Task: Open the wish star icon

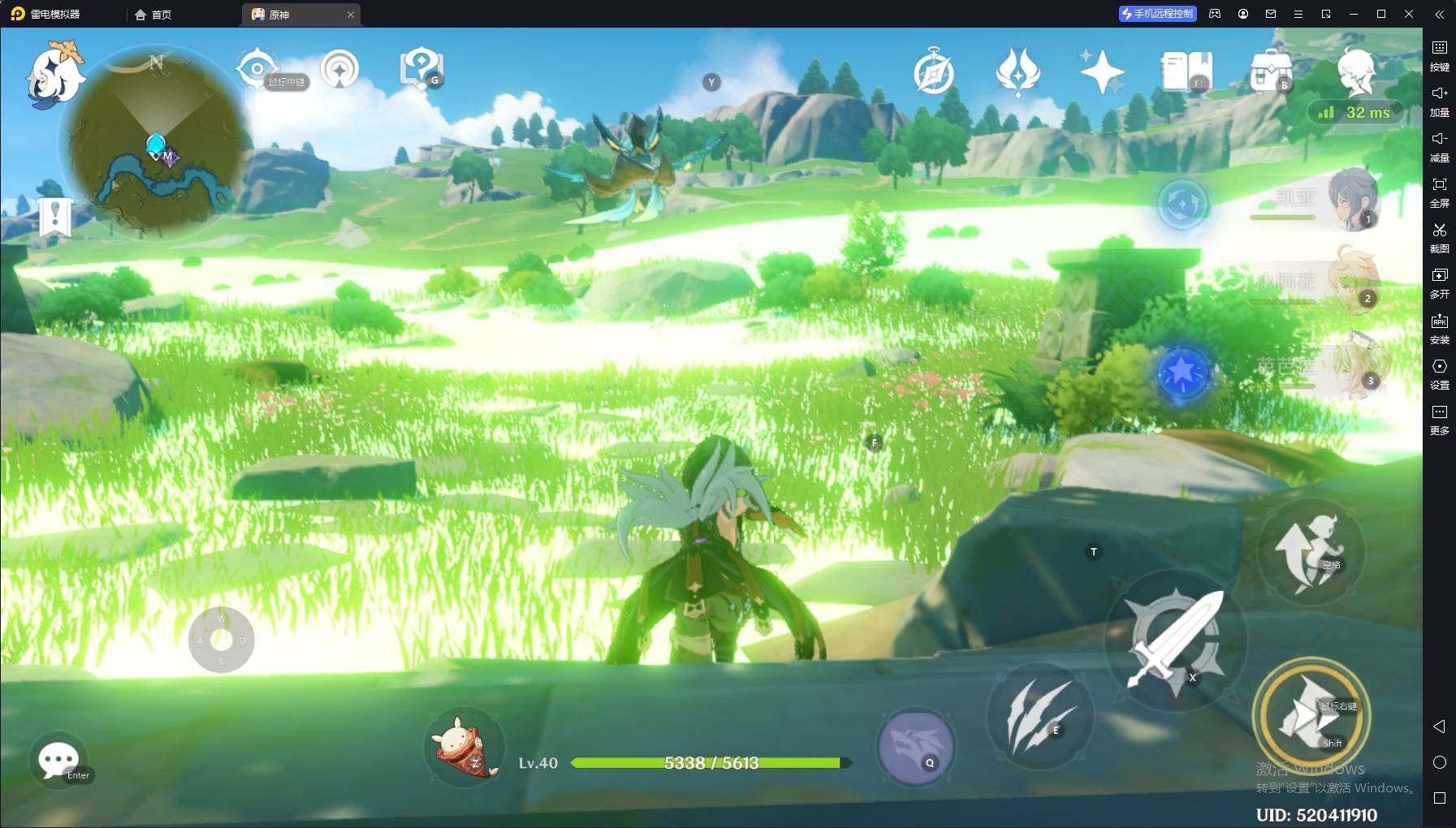Action: (1102, 71)
